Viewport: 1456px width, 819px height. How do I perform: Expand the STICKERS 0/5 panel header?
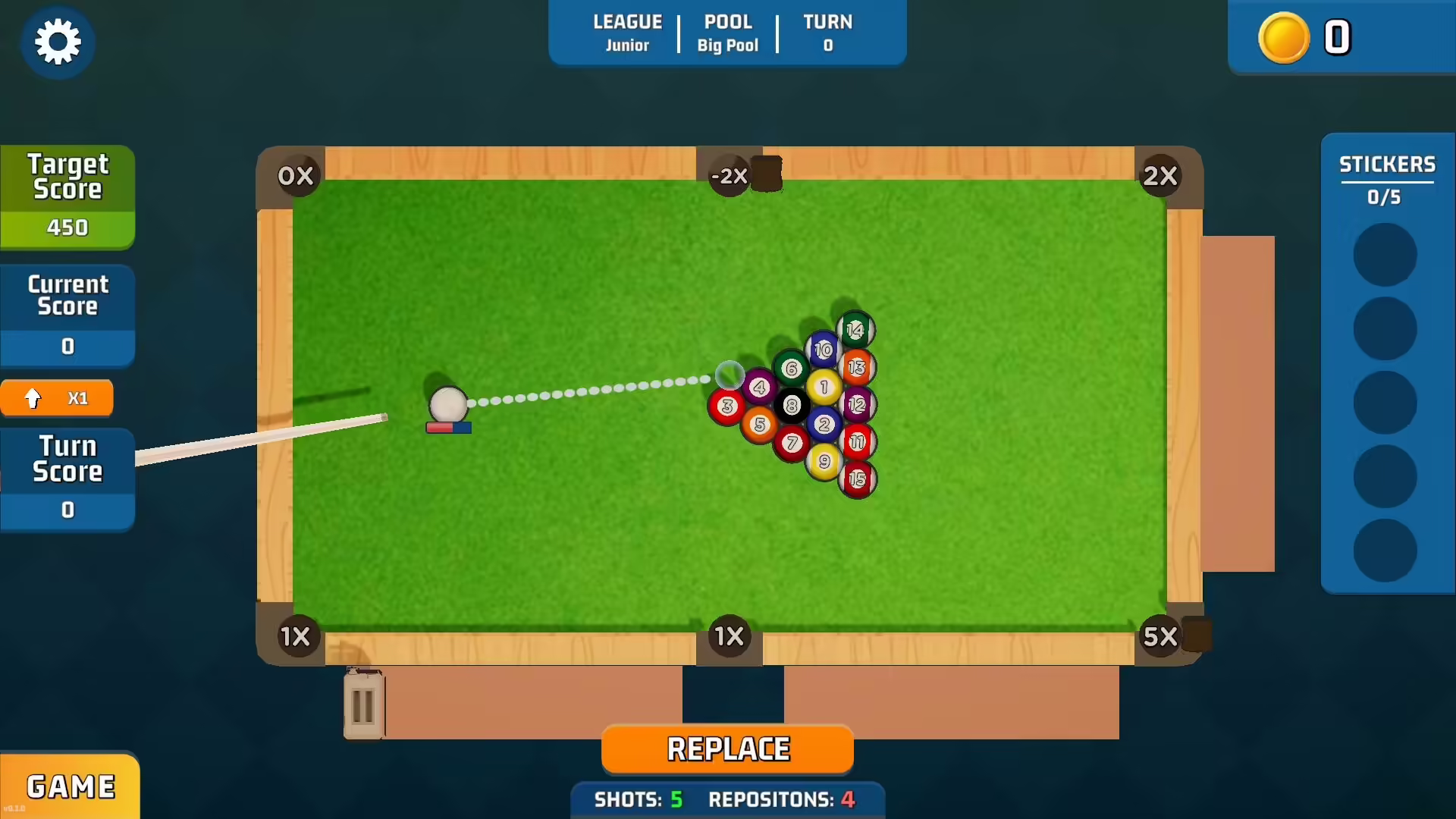pos(1387,178)
